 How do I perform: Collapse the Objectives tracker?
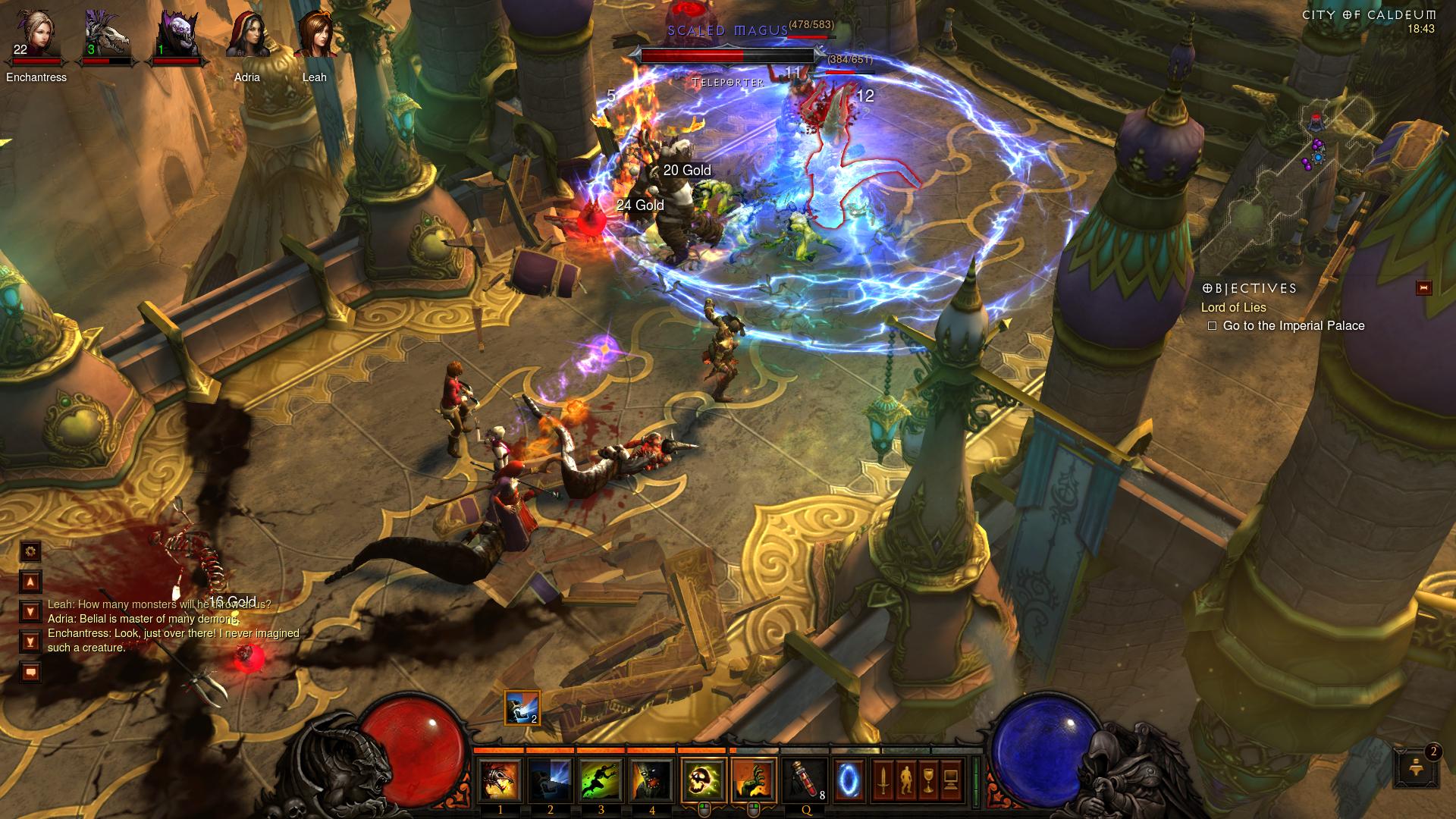point(1423,287)
